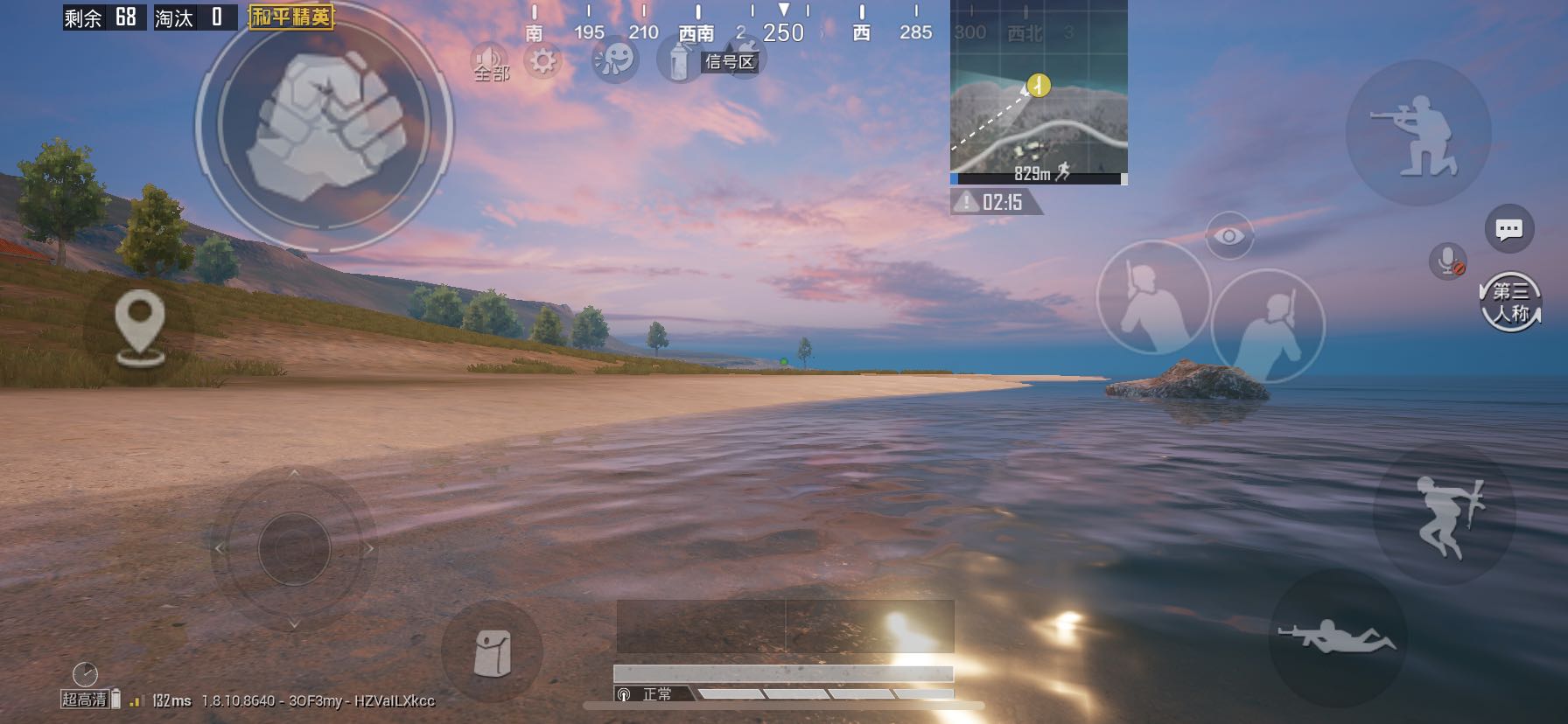Tap the fist punch attack button
Viewport: 1568px width, 724px height.
point(324,127)
